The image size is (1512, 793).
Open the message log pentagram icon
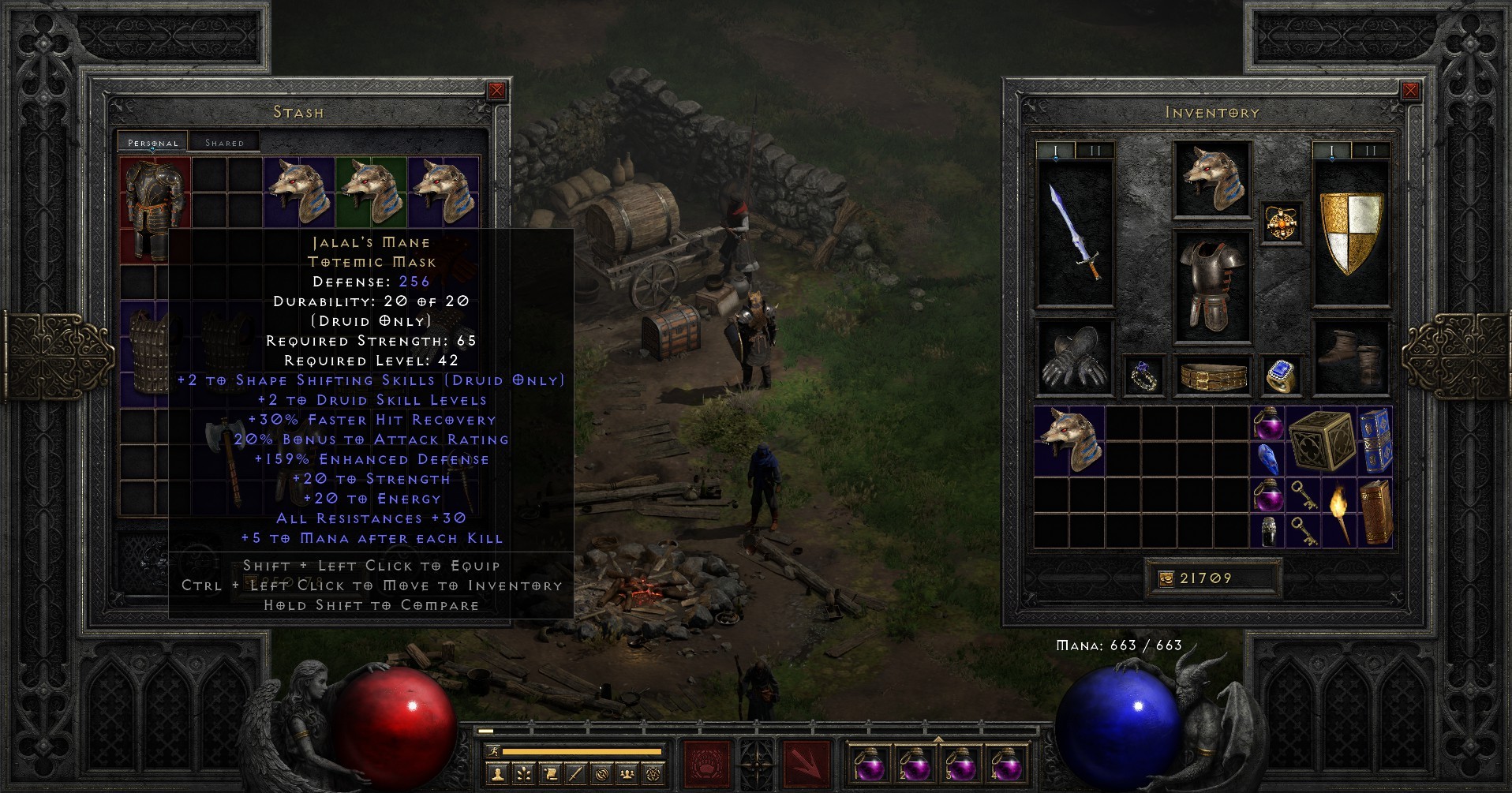(652, 775)
